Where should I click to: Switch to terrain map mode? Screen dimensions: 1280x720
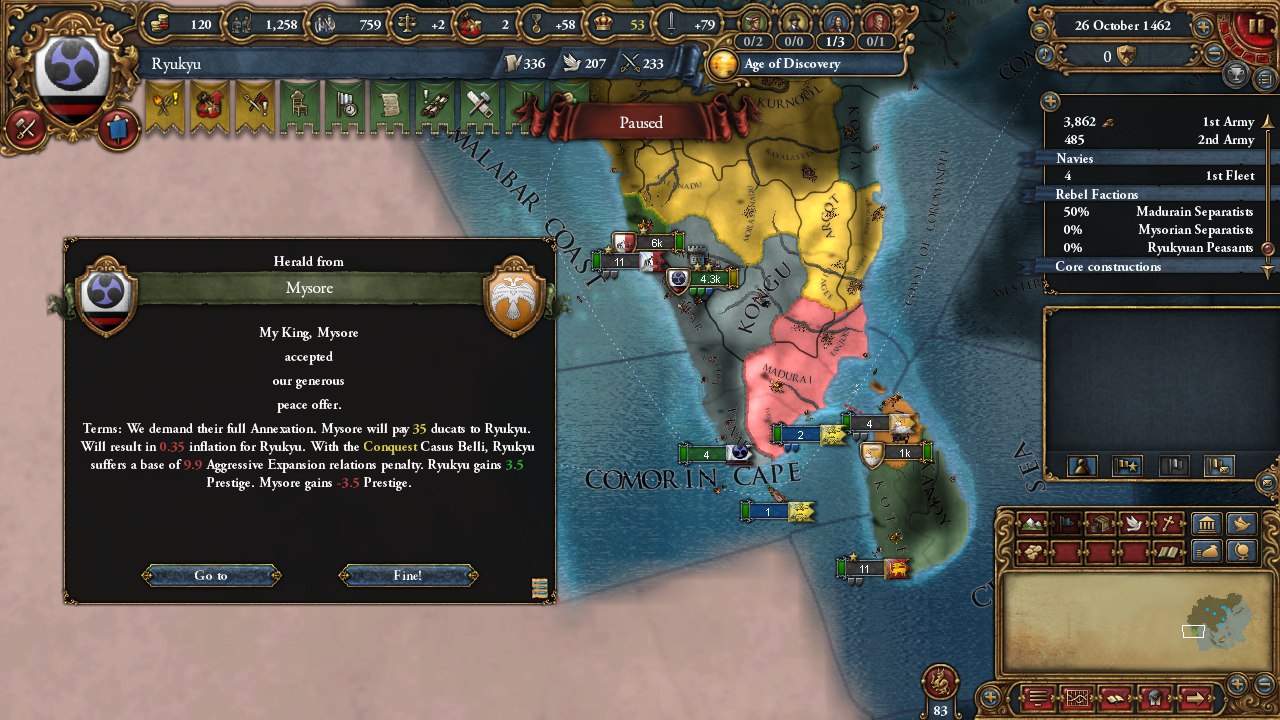(x=1032, y=523)
